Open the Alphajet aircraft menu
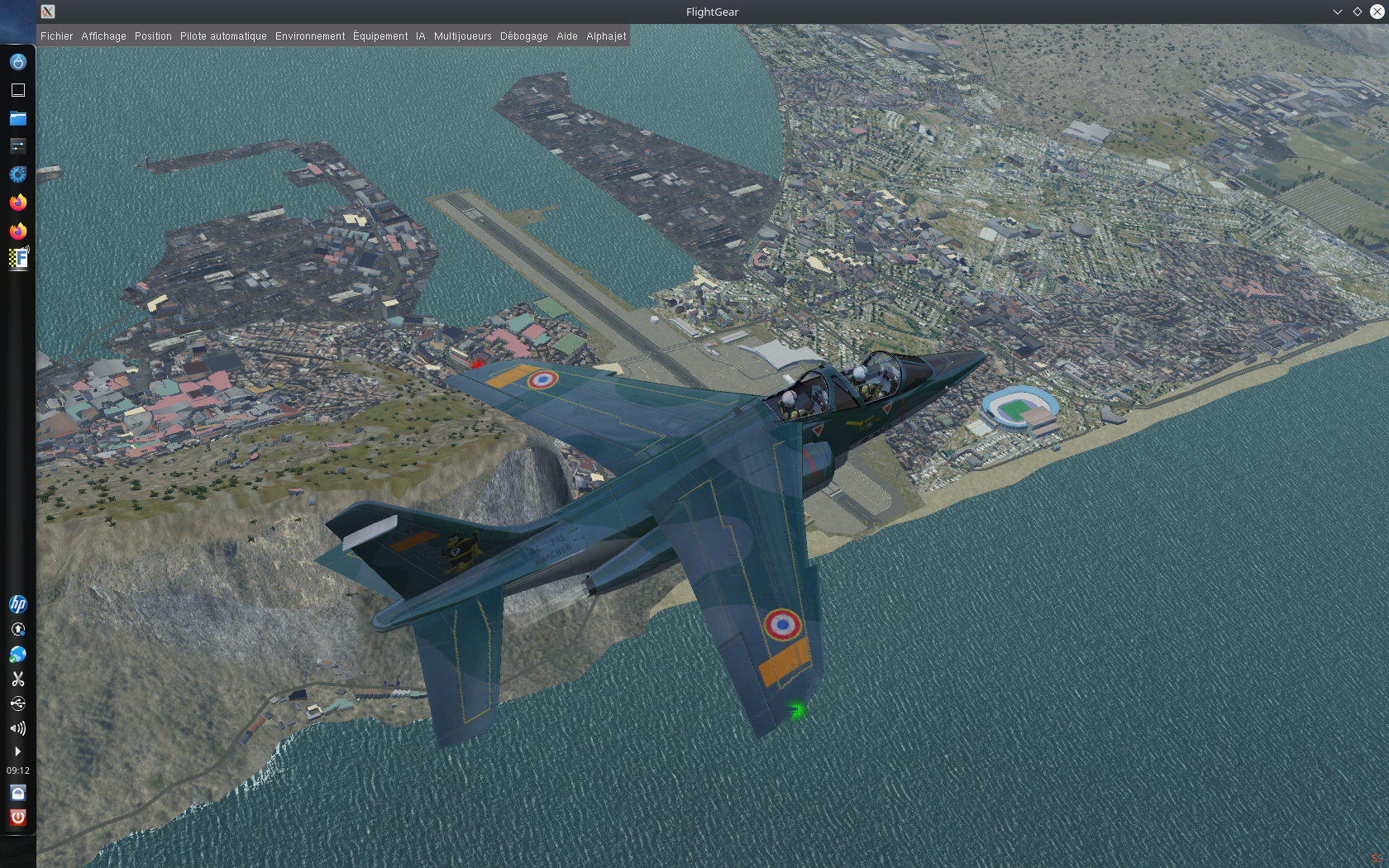This screenshot has width=1389, height=868. point(606,36)
